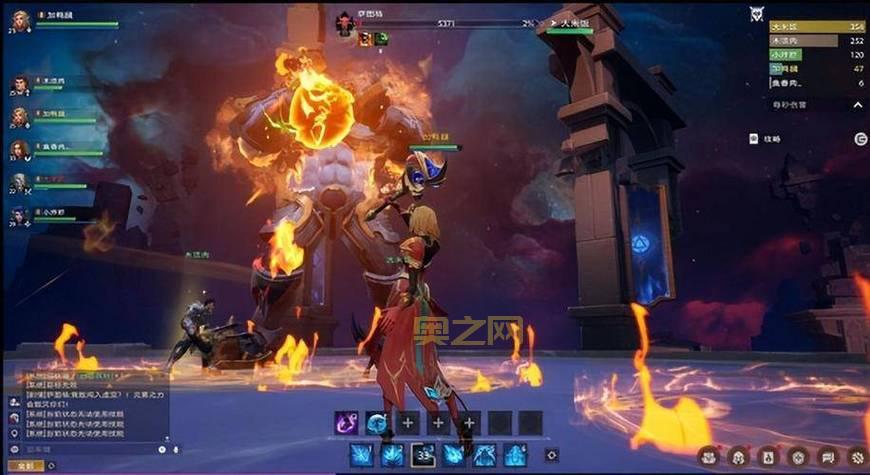The image size is (870, 475).
Task: Open the first round menu icon at bottom right
Action: click(708, 455)
